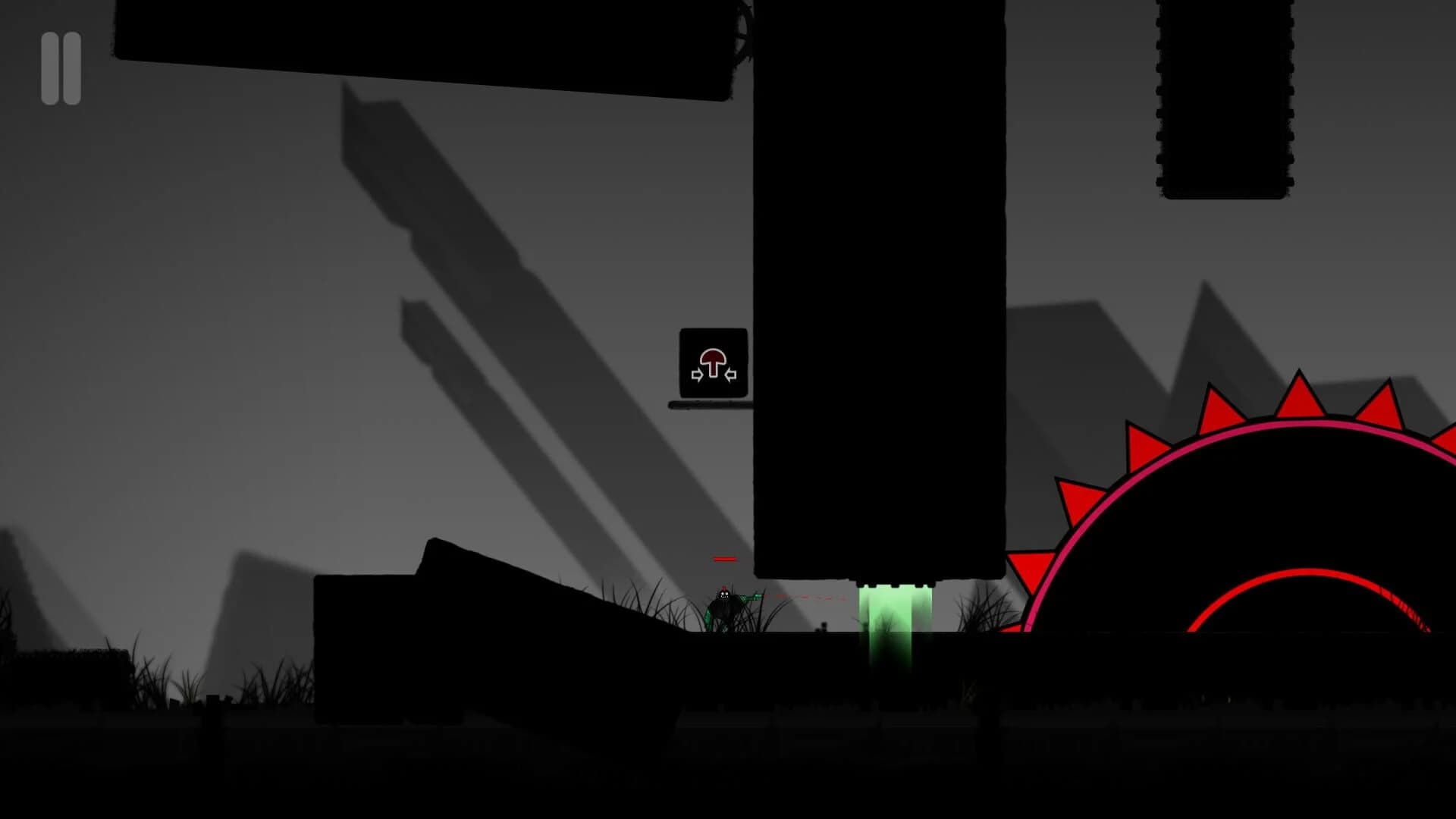Click the enemy's red health bar
The image size is (1456, 819).
725,559
